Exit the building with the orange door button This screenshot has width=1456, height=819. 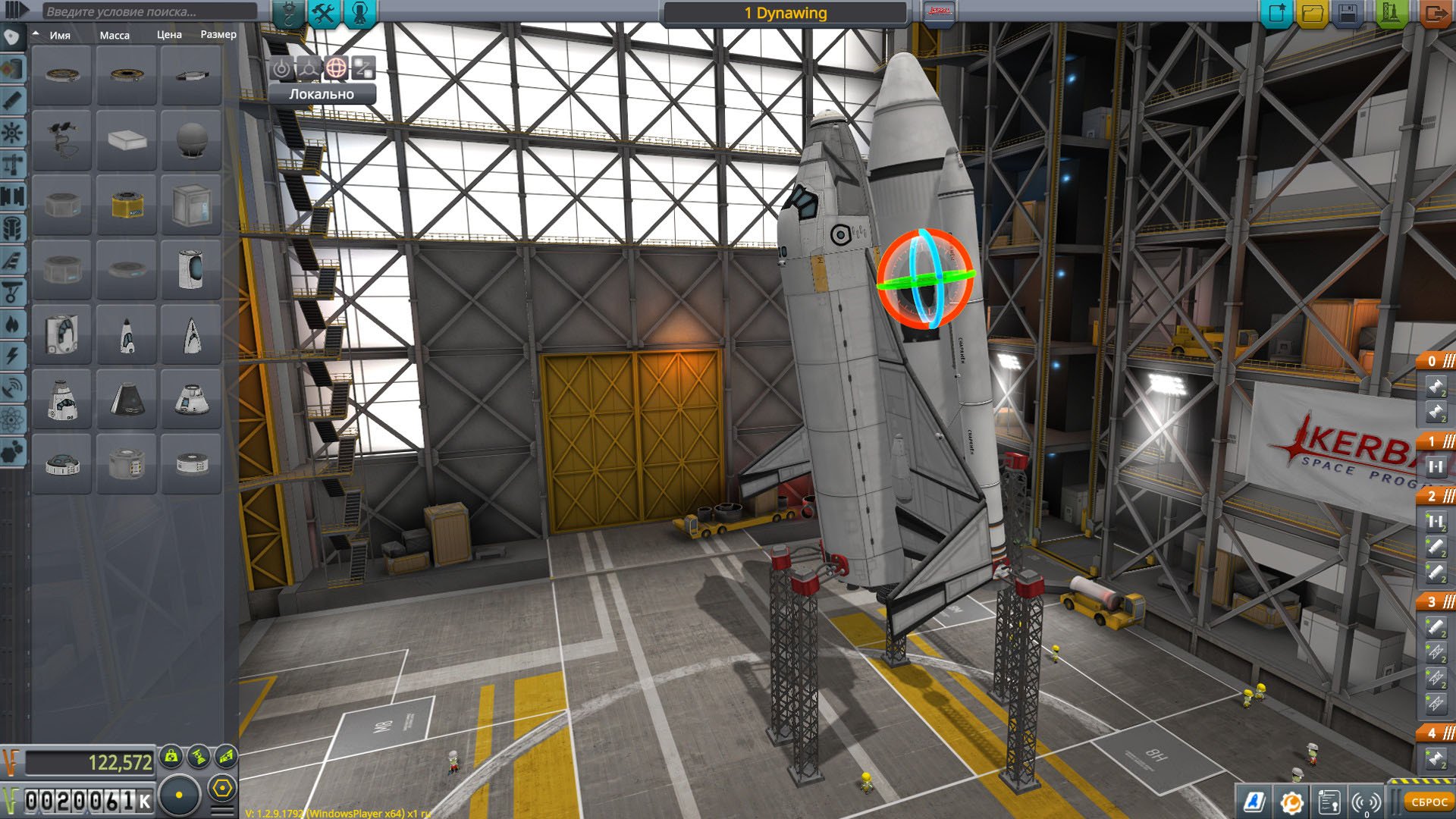point(1435,13)
